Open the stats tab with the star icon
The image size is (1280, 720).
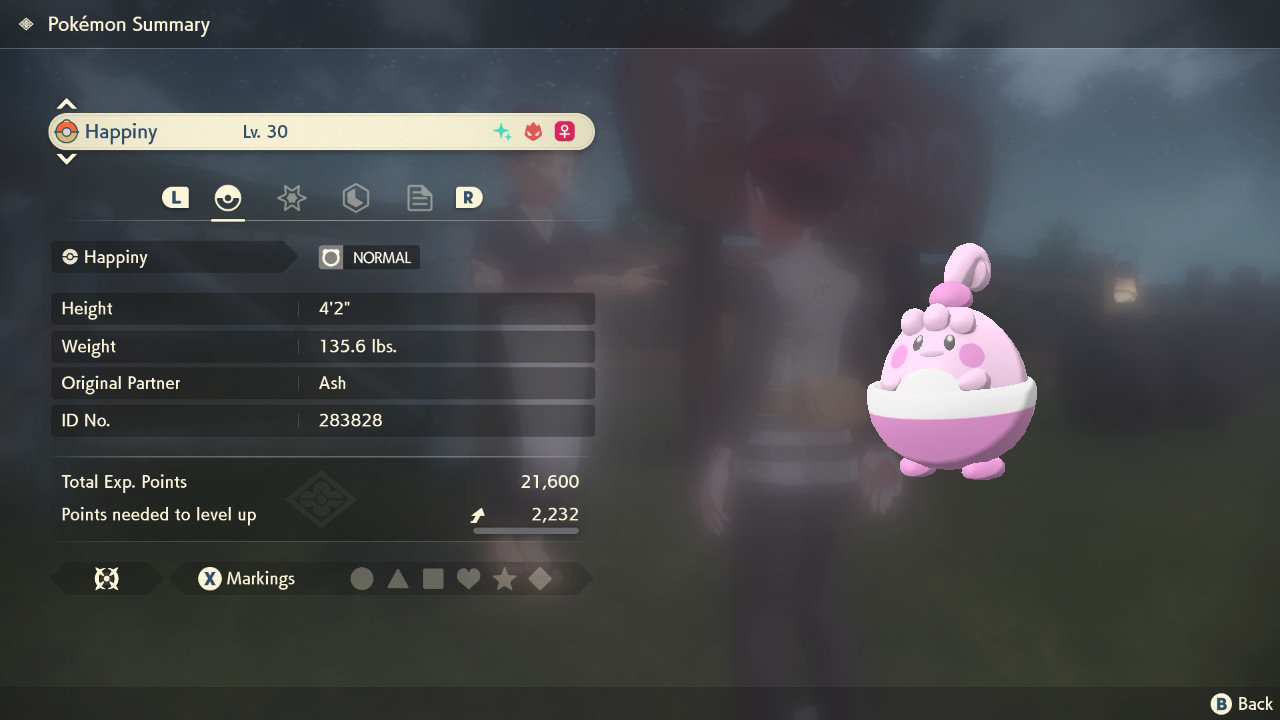pyautogui.click(x=291, y=197)
